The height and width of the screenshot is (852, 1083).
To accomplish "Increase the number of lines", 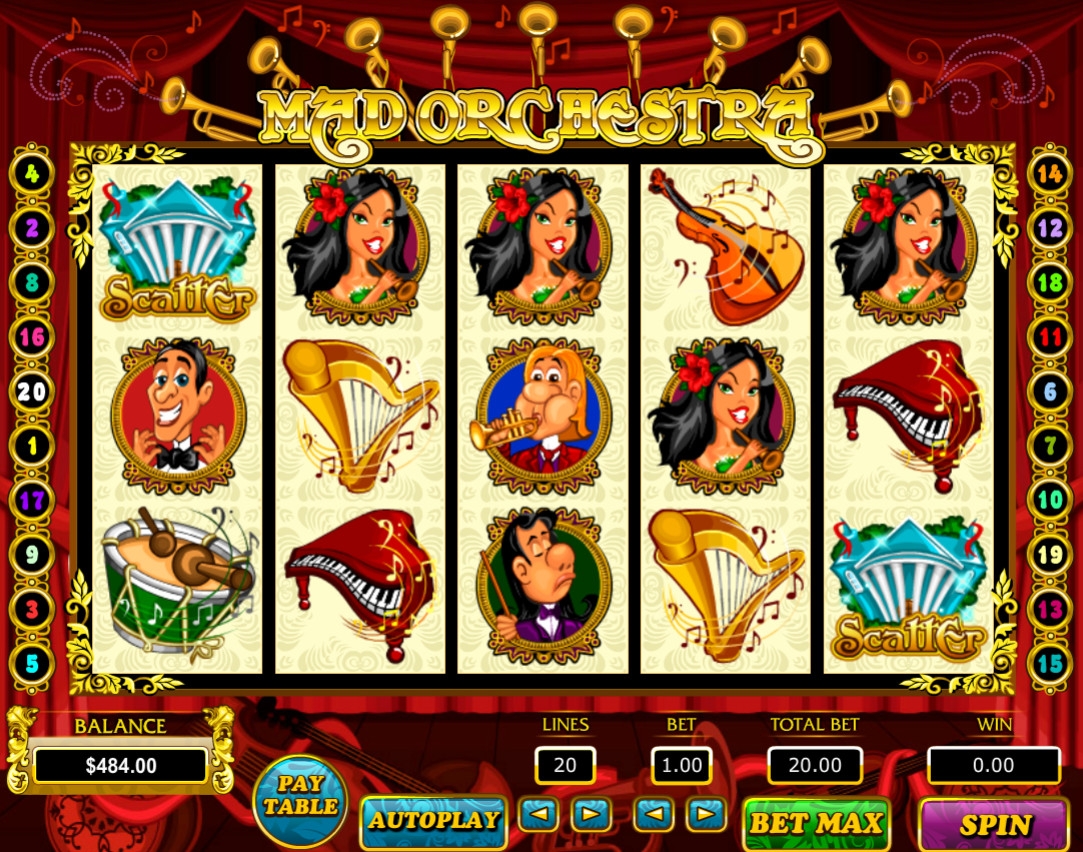I will coord(591,815).
